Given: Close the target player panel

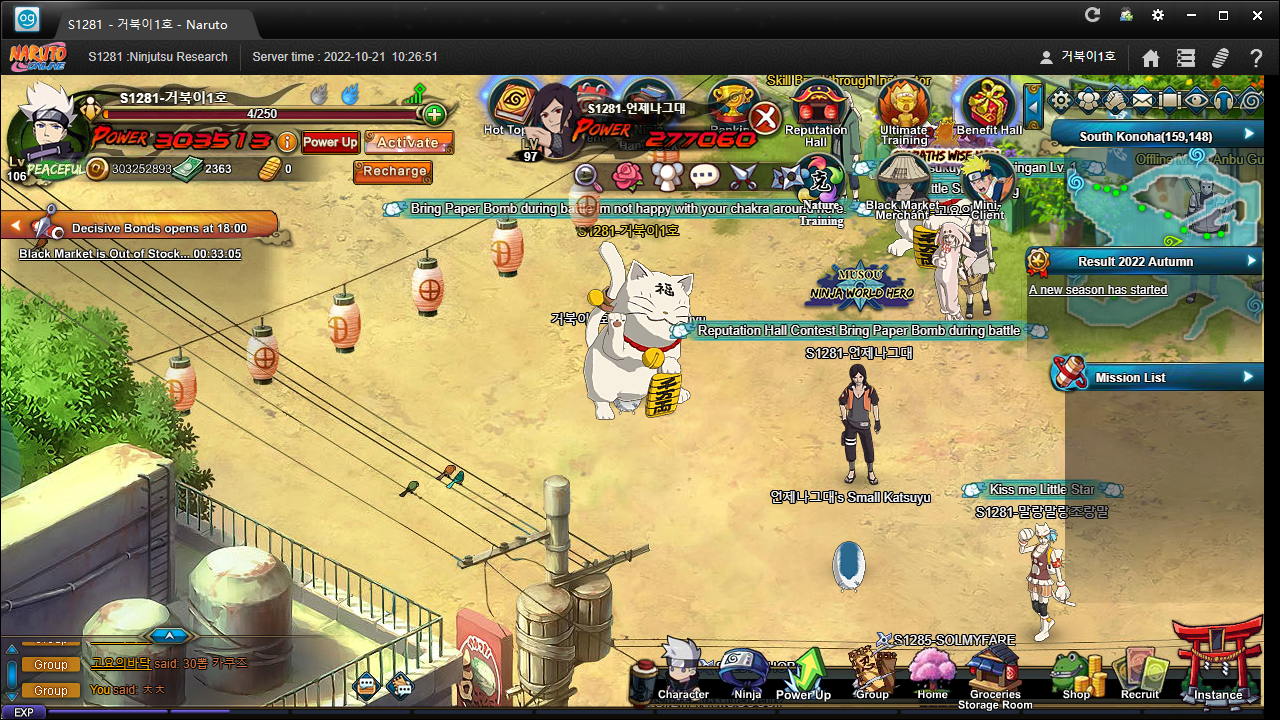Looking at the screenshot, I should coord(765,118).
